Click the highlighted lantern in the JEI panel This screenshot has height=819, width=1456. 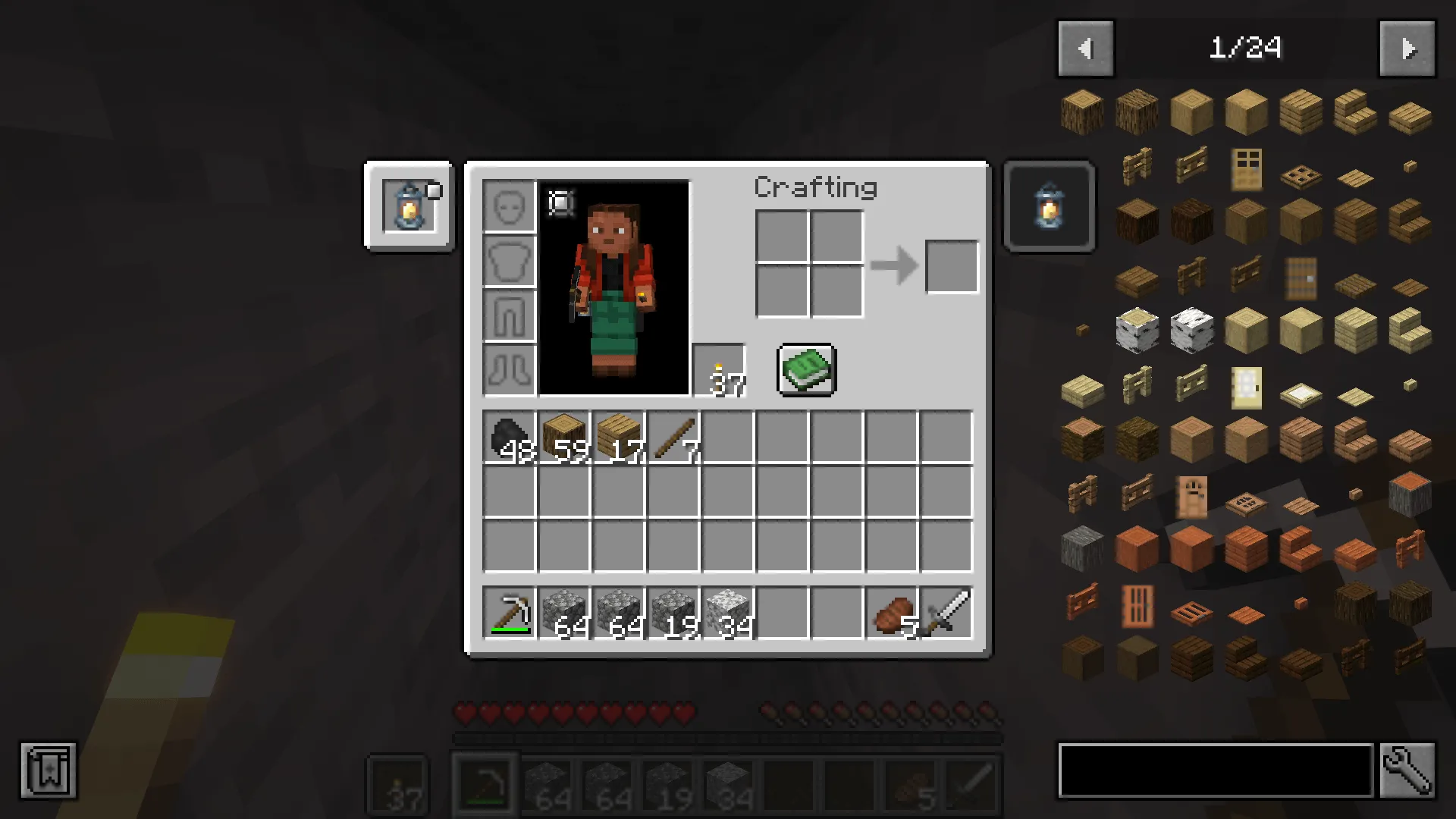[x=1049, y=206]
